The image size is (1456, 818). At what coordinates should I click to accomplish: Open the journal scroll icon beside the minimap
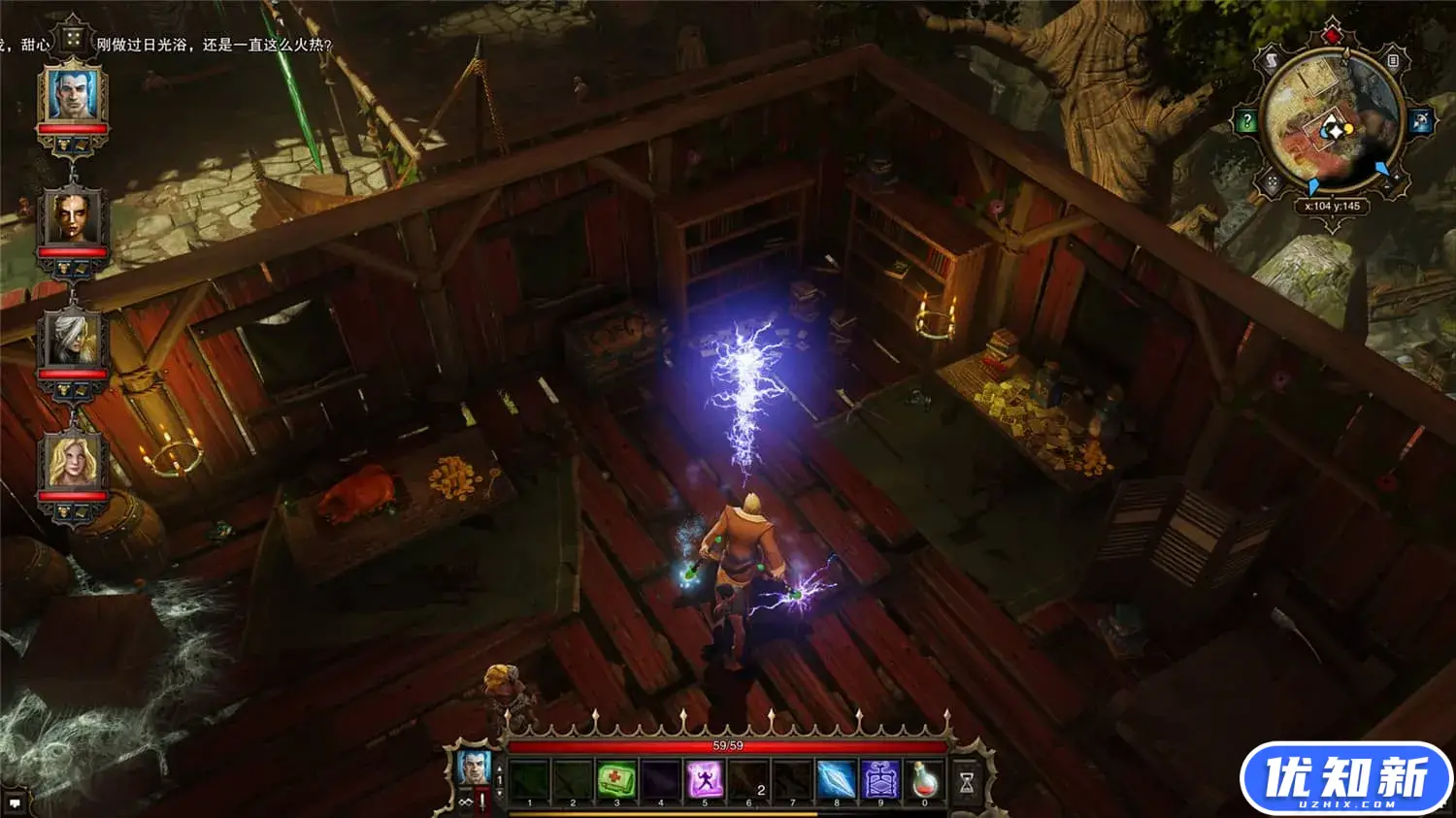pos(1272,59)
